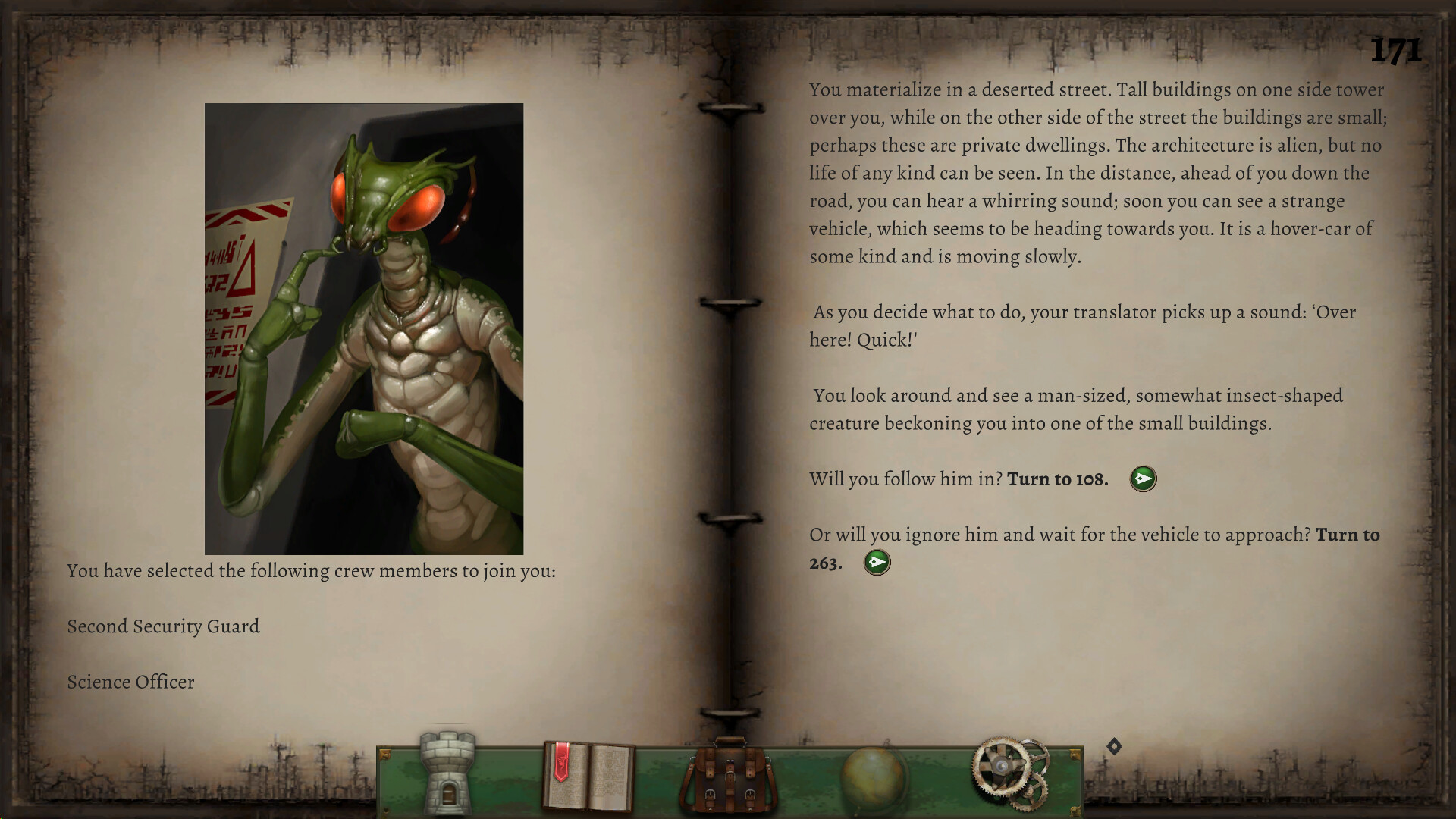The image size is (1456, 819).
Task: Choose to follow him: Turn to 108
Action: pyautogui.click(x=1143, y=479)
